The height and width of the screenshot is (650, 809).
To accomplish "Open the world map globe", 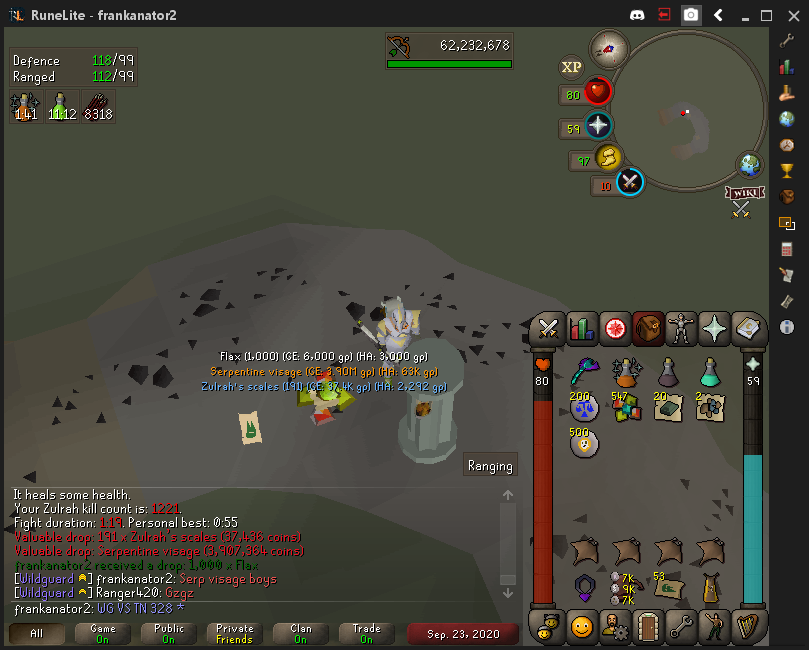I will 749,164.
